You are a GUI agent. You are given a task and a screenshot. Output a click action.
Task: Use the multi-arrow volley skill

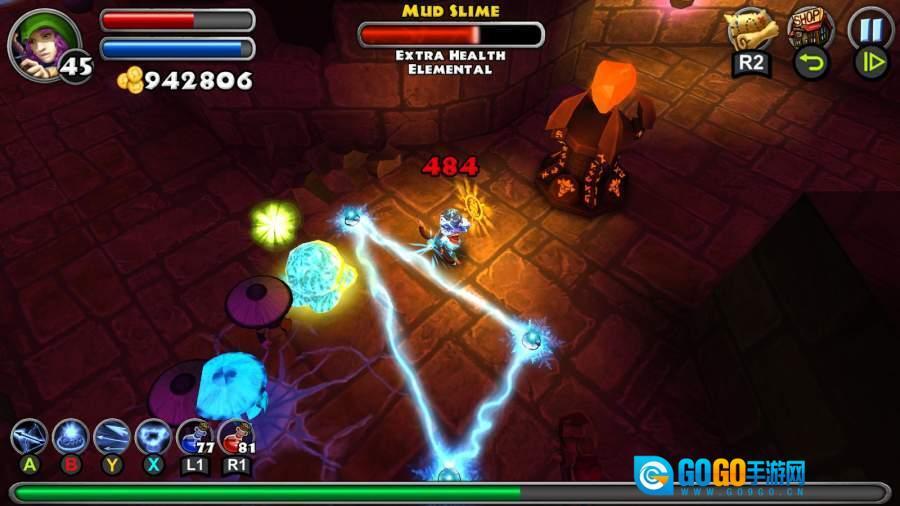[112, 437]
